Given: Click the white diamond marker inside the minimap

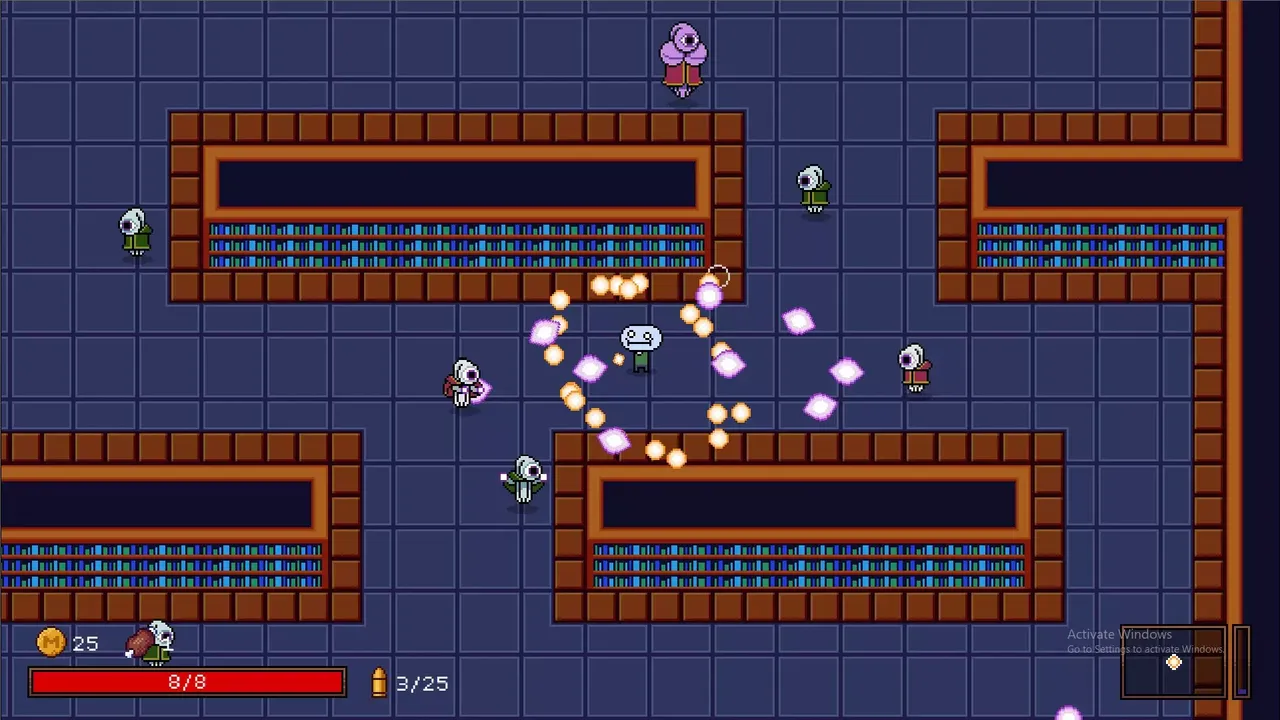Looking at the screenshot, I should pos(1173,662).
